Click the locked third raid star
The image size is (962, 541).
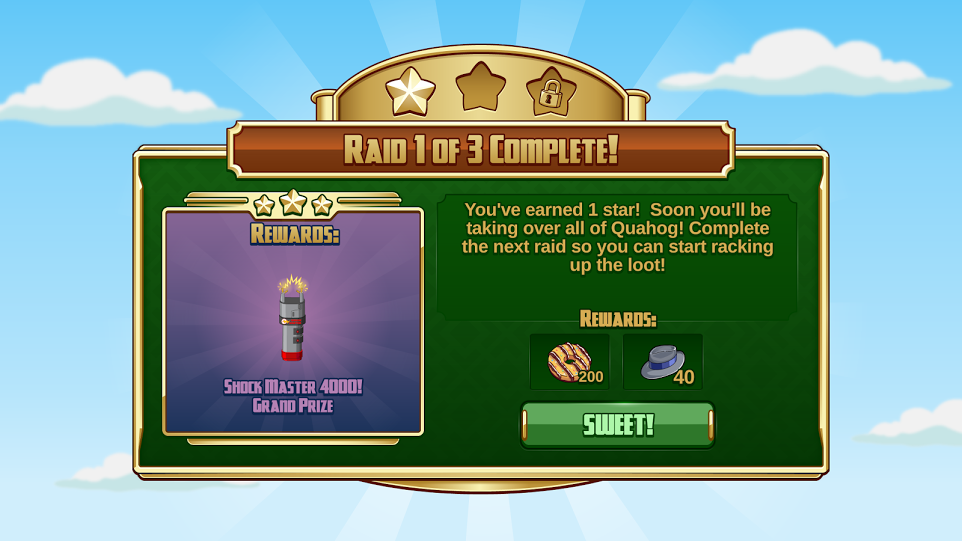tap(551, 92)
